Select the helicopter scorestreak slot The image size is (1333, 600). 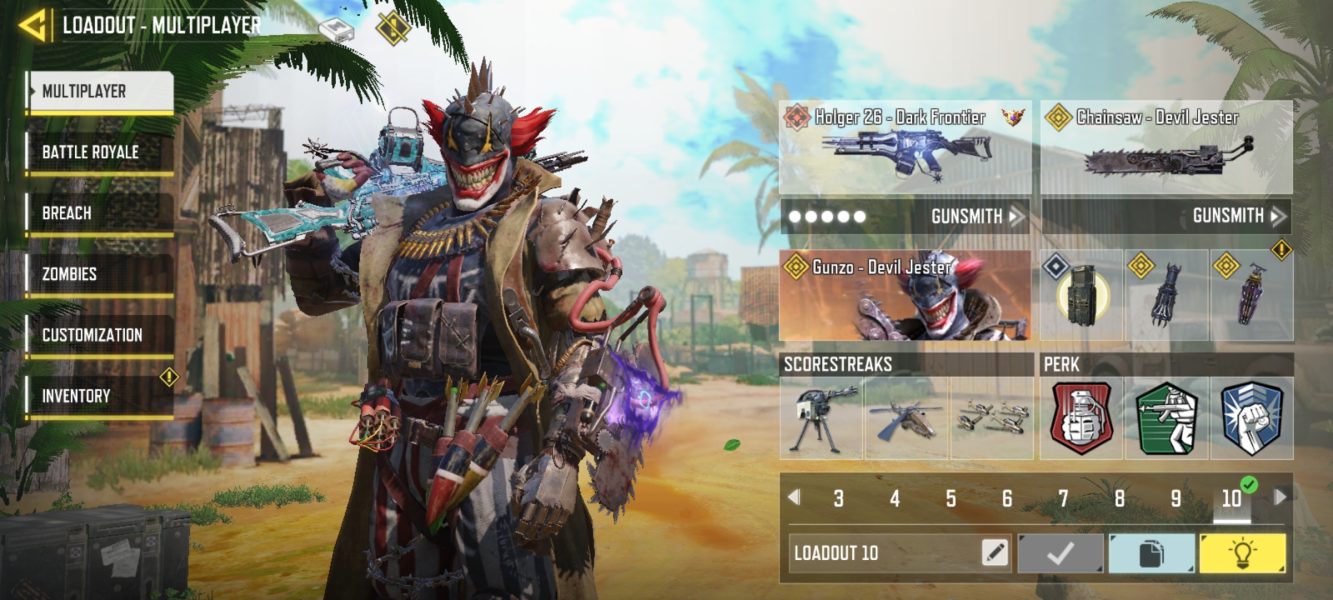click(x=906, y=418)
